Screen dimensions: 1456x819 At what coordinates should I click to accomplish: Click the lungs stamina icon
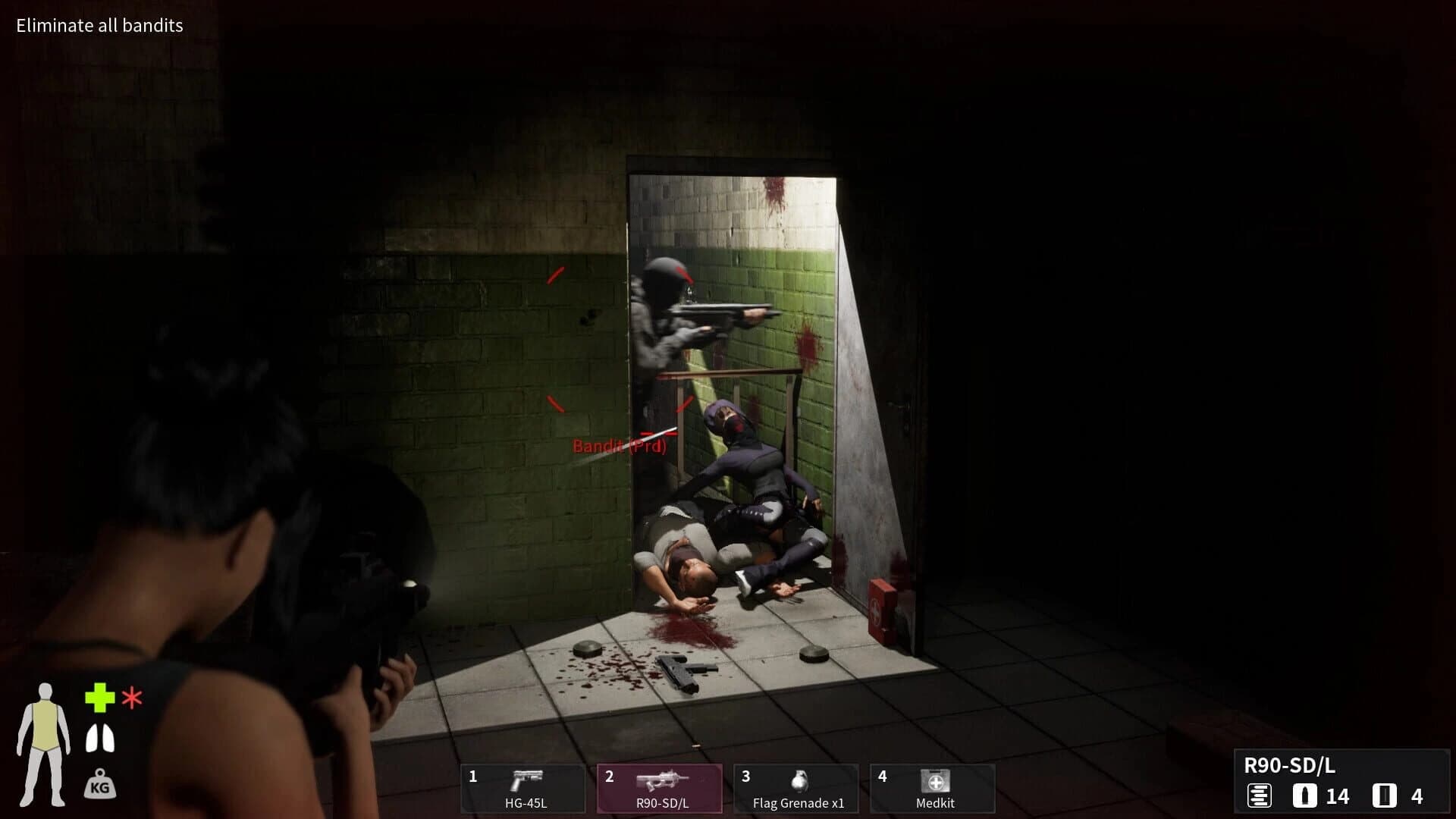pyautogui.click(x=99, y=738)
